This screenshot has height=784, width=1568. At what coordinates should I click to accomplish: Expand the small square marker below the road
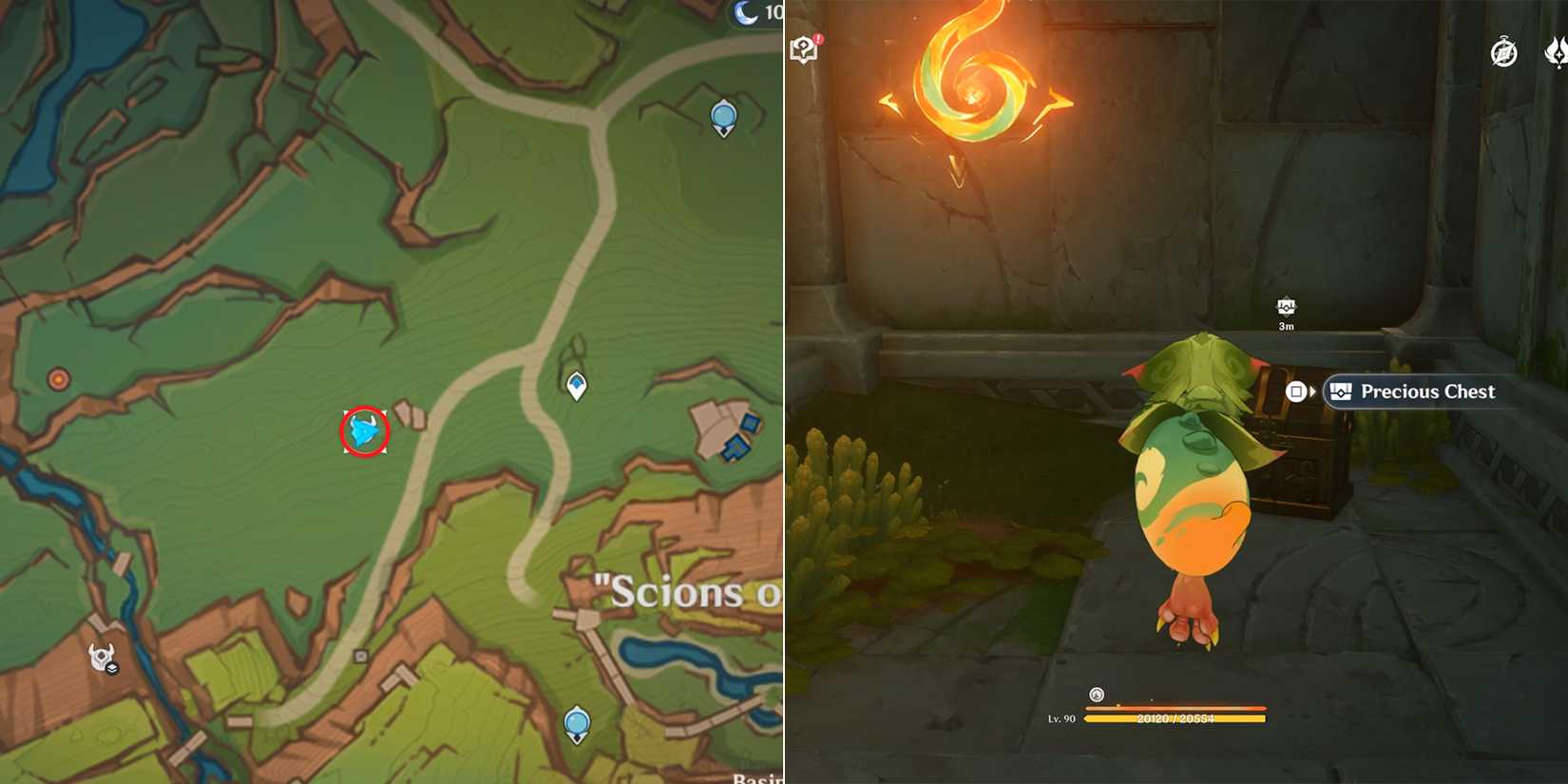point(361,656)
